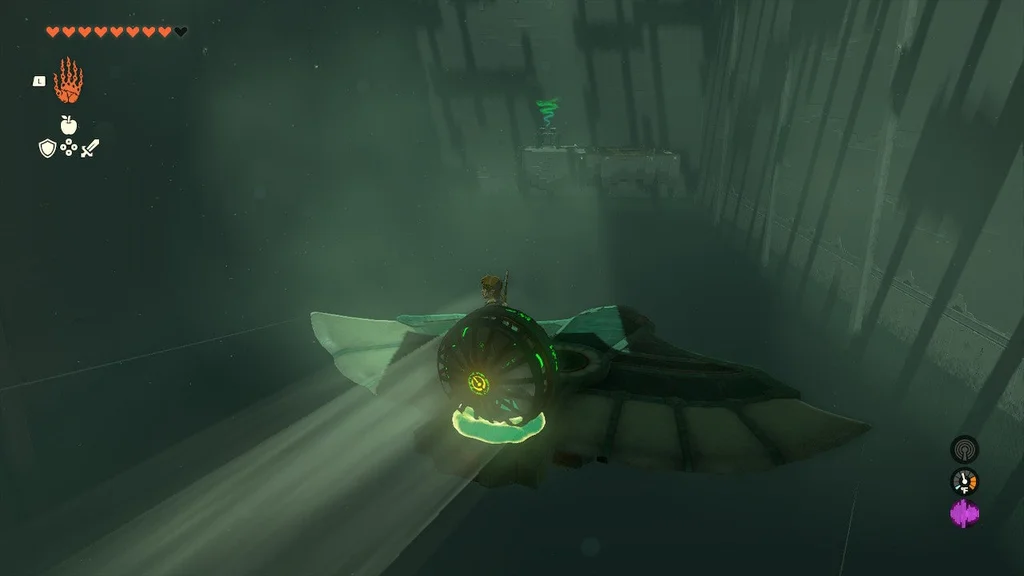
Task: Activate the Ultrahand ability icon
Action: 68,81
